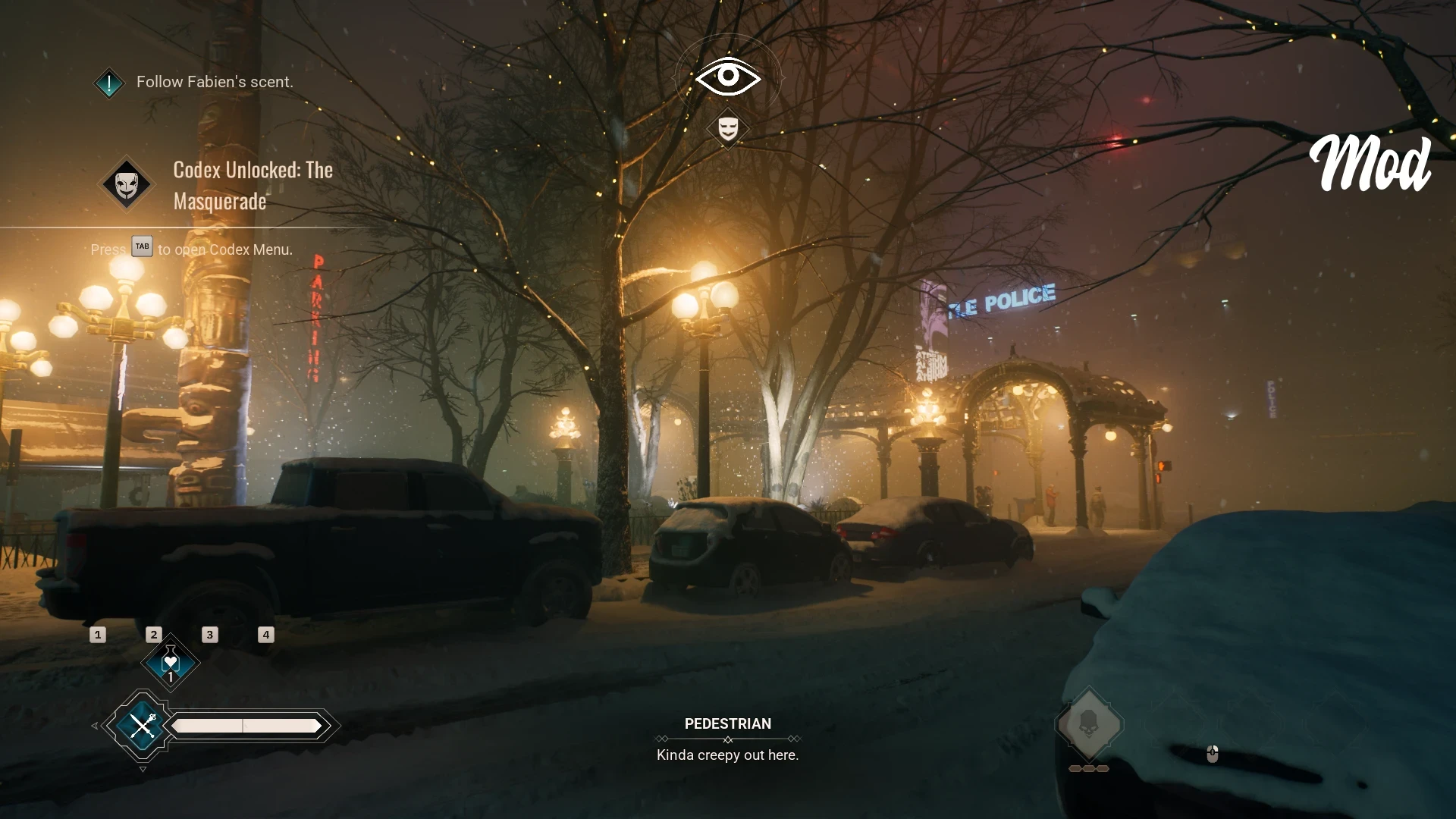Screen dimensions: 1456x819
Task: Select the Masquerade mask icon below the eye
Action: pyautogui.click(x=728, y=129)
